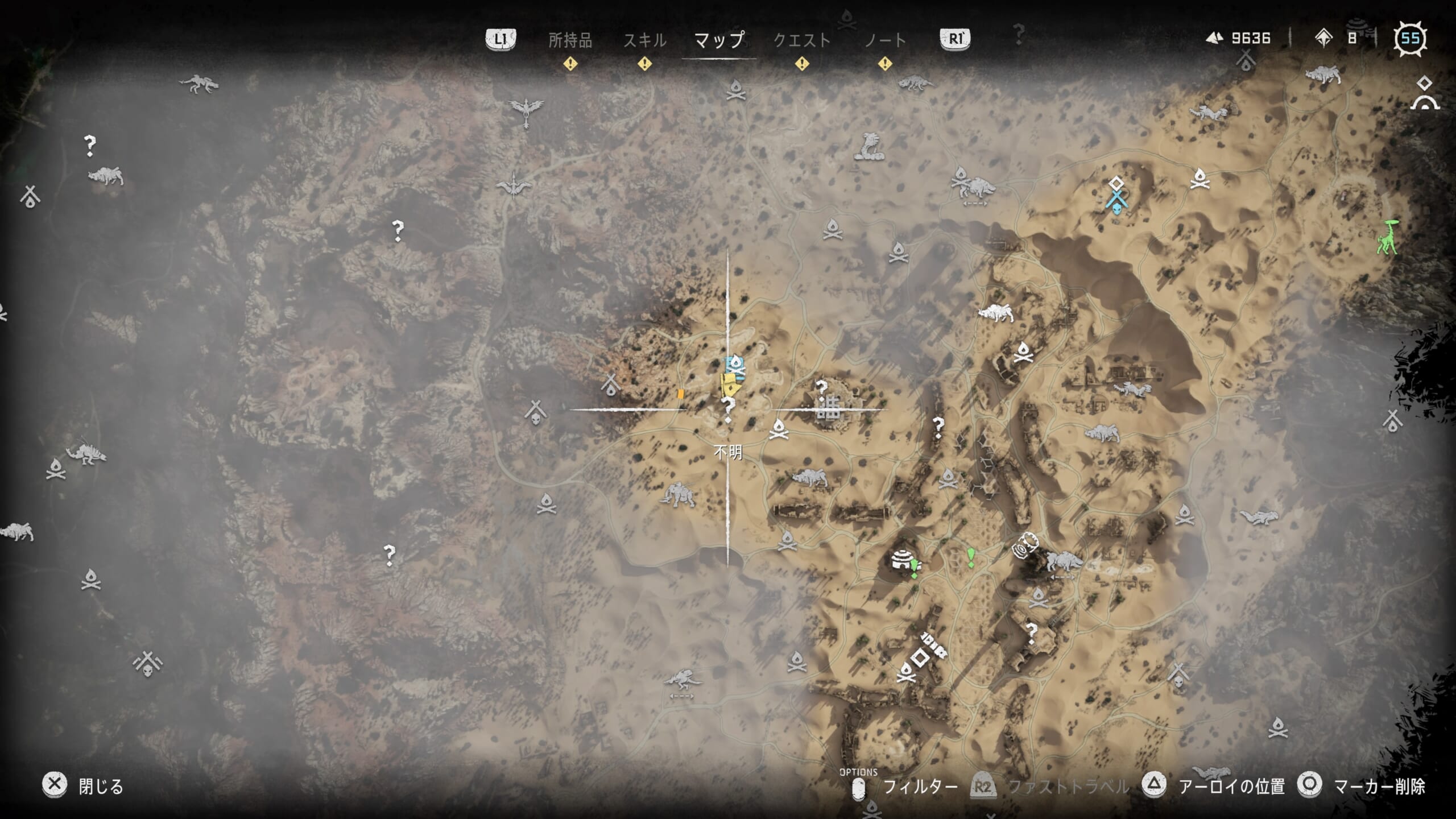The width and height of the screenshot is (1456, 819).
Task: Select the hut-shaped settlement marker
Action: click(902, 559)
